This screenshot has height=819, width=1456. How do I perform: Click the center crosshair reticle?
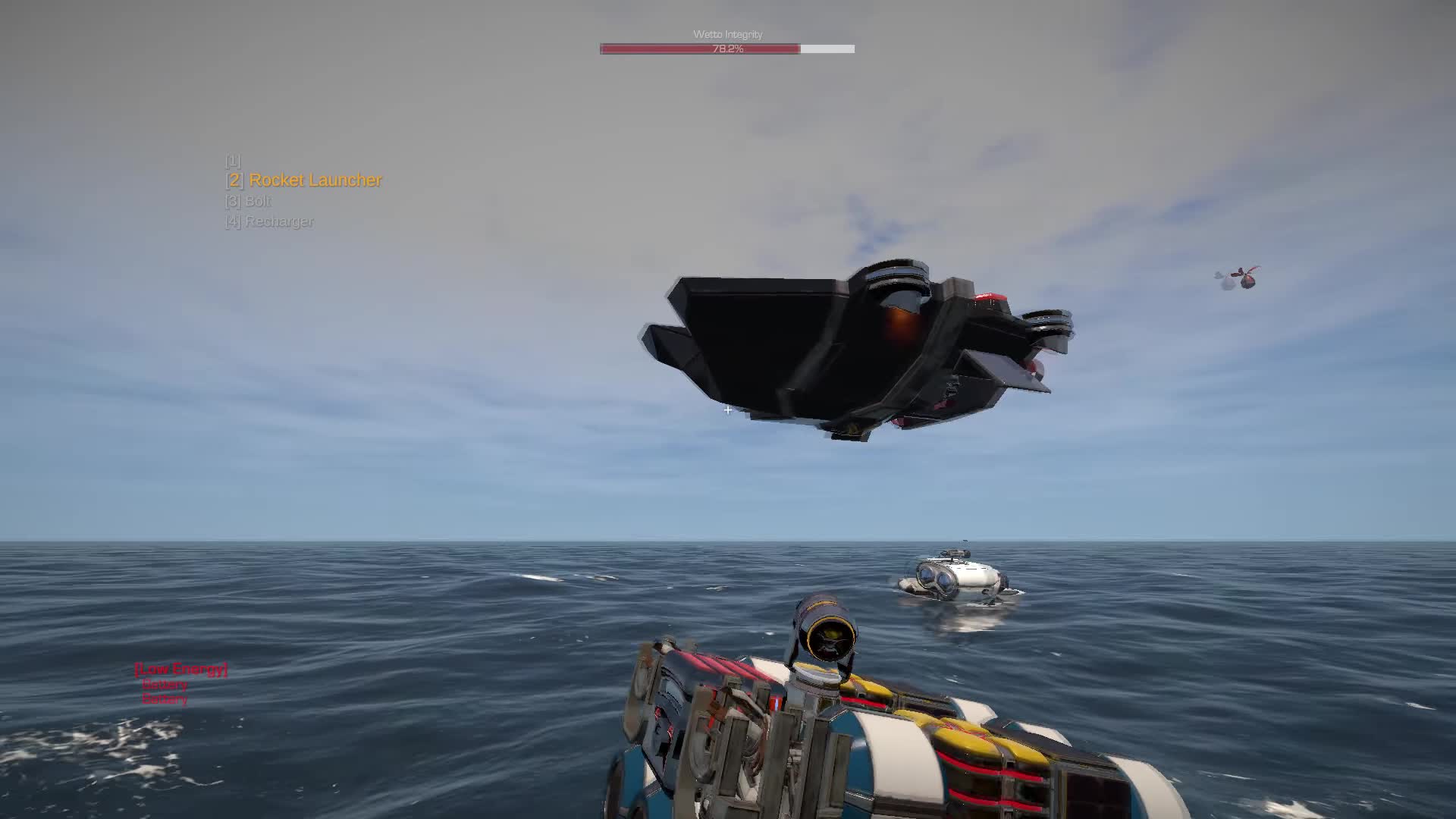726,410
